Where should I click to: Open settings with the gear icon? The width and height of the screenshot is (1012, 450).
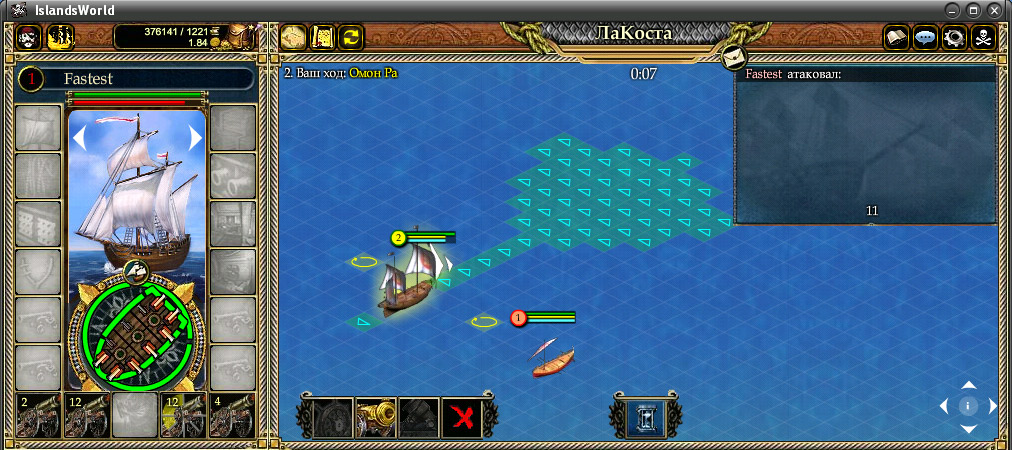(954, 37)
